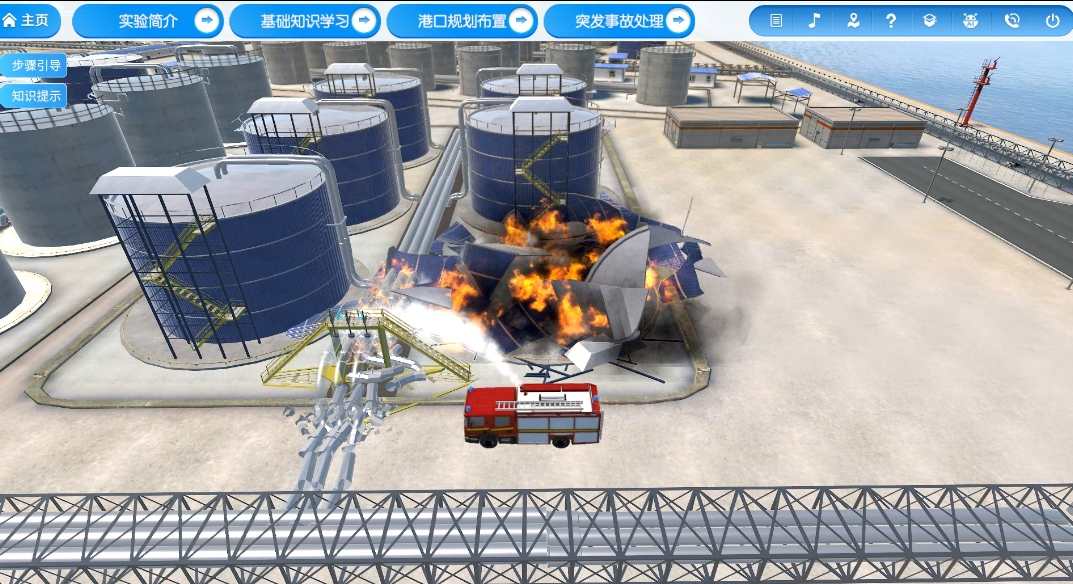
Task: Open 港口规划布置 port planning layout
Action: (x=462, y=21)
